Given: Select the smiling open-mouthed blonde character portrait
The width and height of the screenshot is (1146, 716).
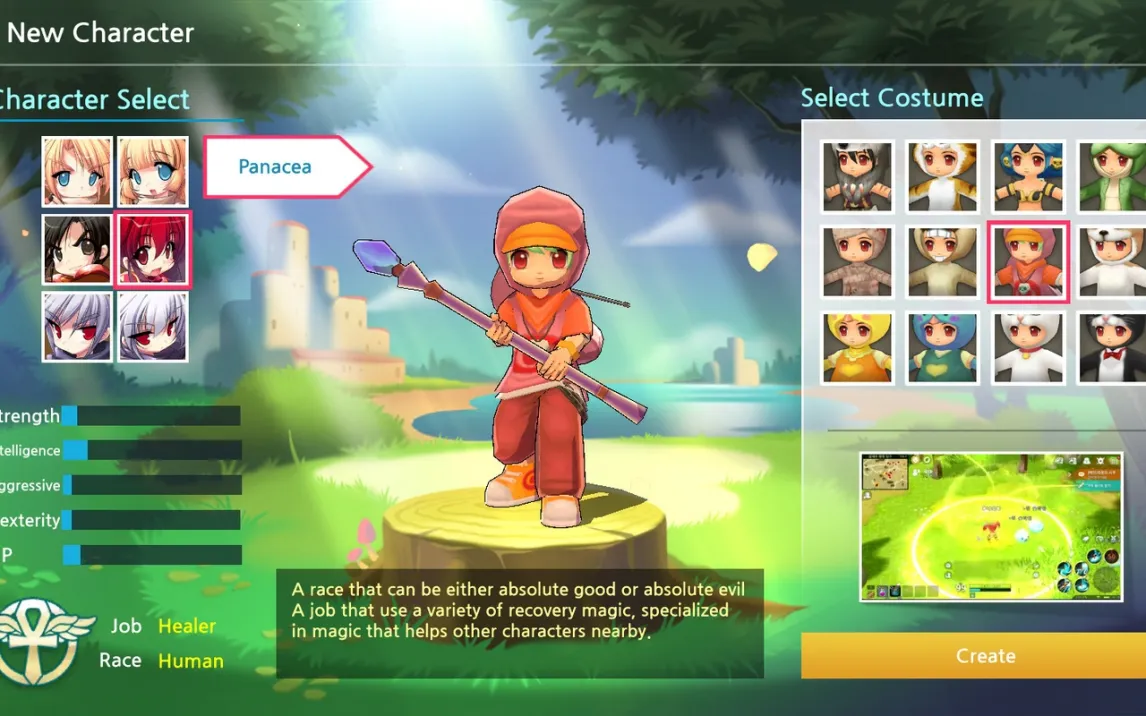Looking at the screenshot, I should coord(153,172).
